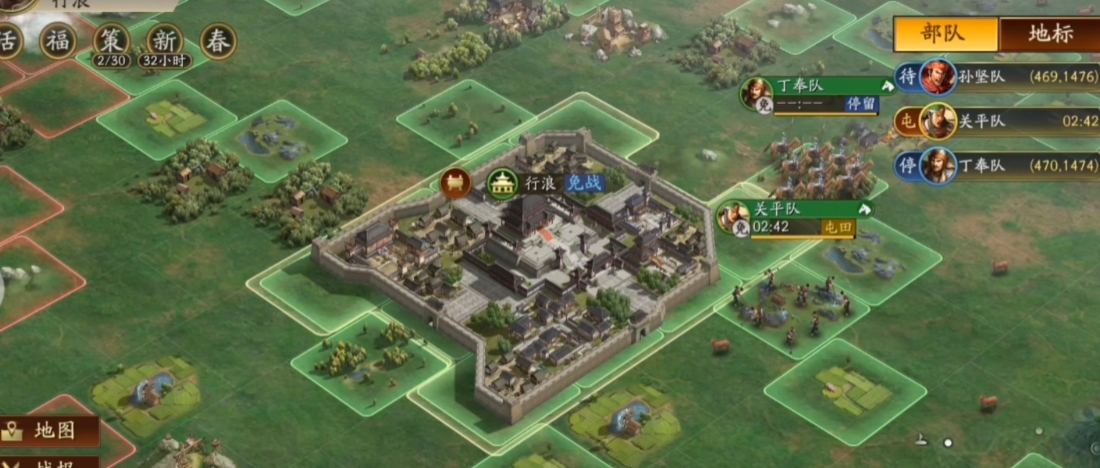
Task: Open the 策 strategy icon
Action: (x=111, y=43)
